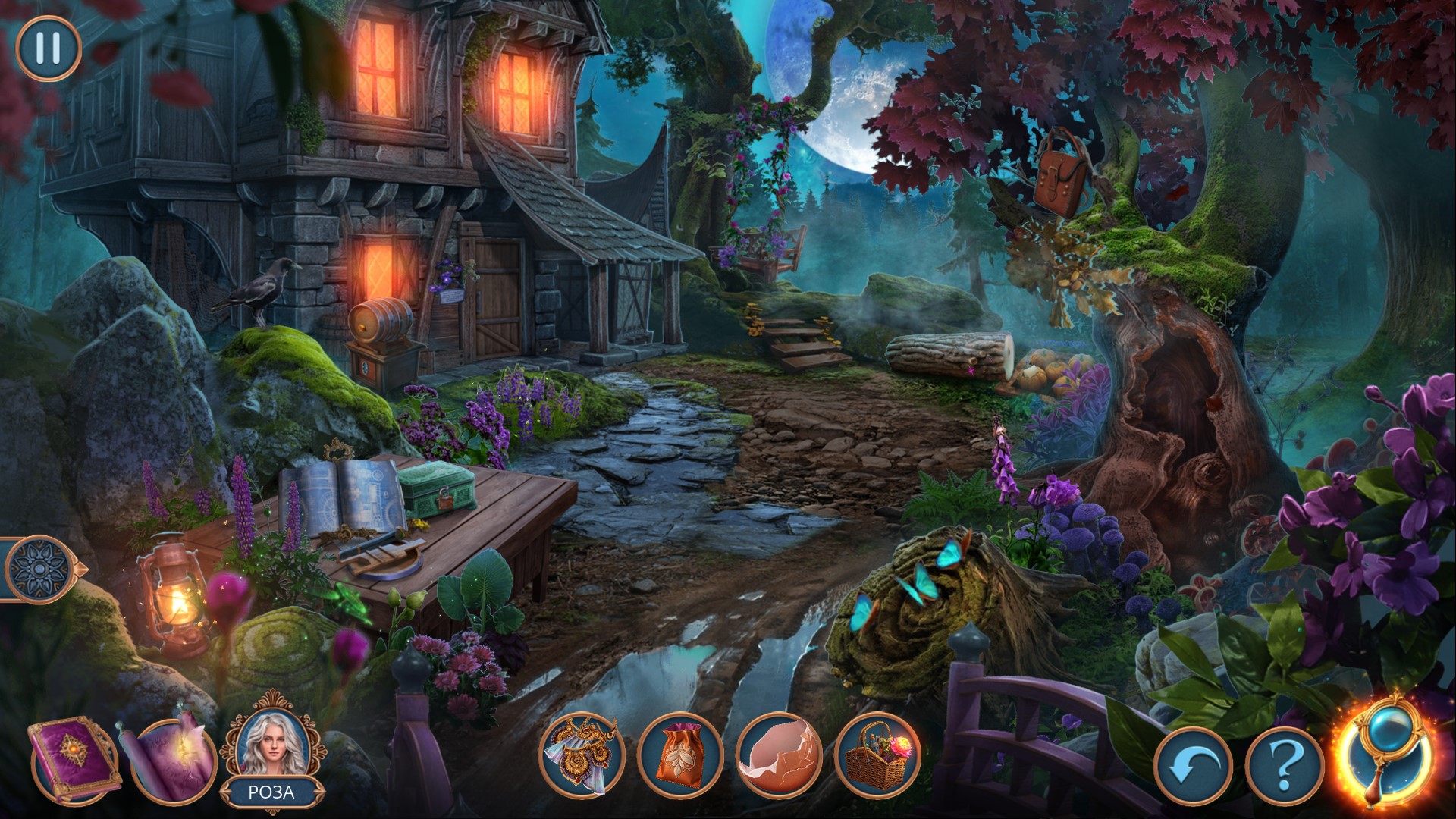
Task: Open the purple journal book
Action: pyautogui.click(x=73, y=759)
